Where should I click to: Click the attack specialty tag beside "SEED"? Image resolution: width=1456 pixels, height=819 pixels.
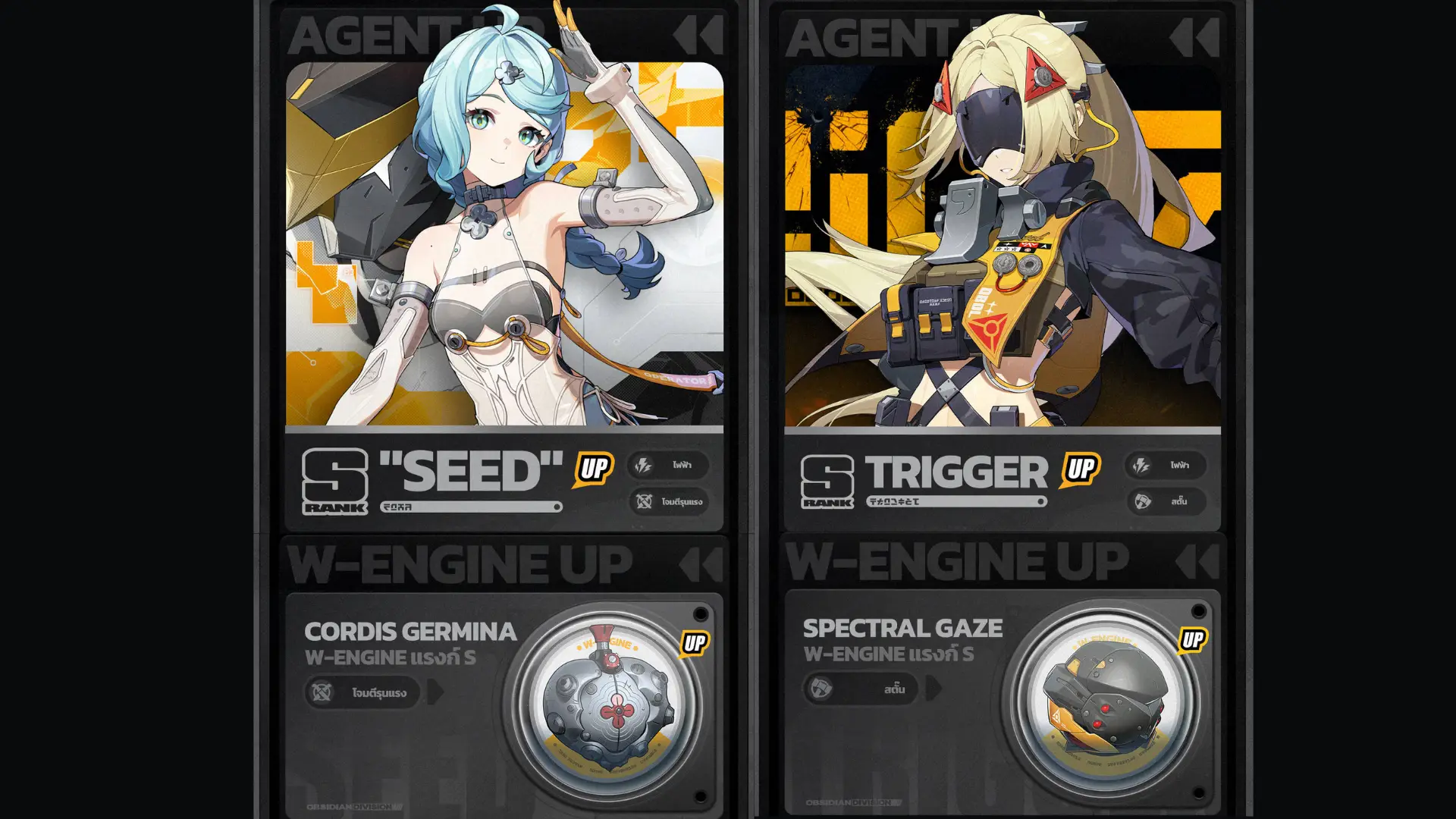point(668,501)
